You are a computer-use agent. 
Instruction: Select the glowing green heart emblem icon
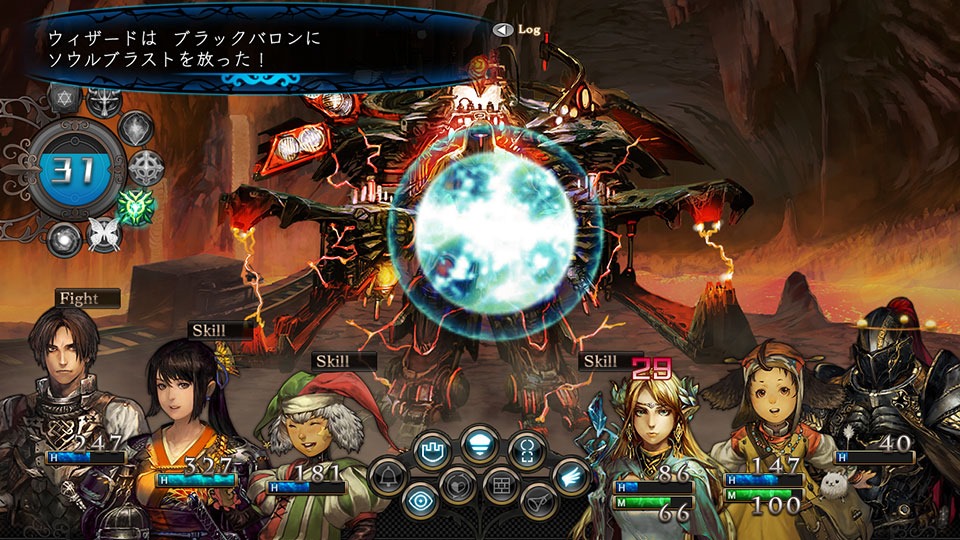tap(133, 206)
